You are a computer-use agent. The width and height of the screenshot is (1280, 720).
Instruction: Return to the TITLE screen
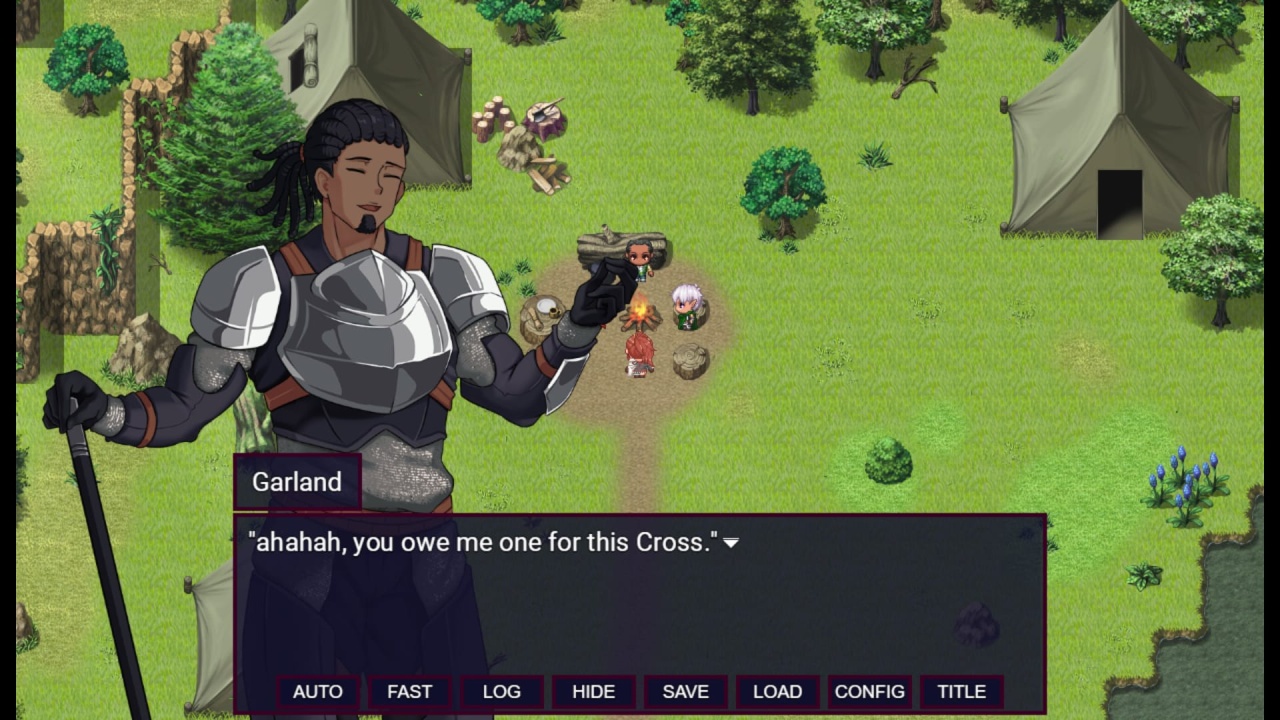(x=961, y=692)
